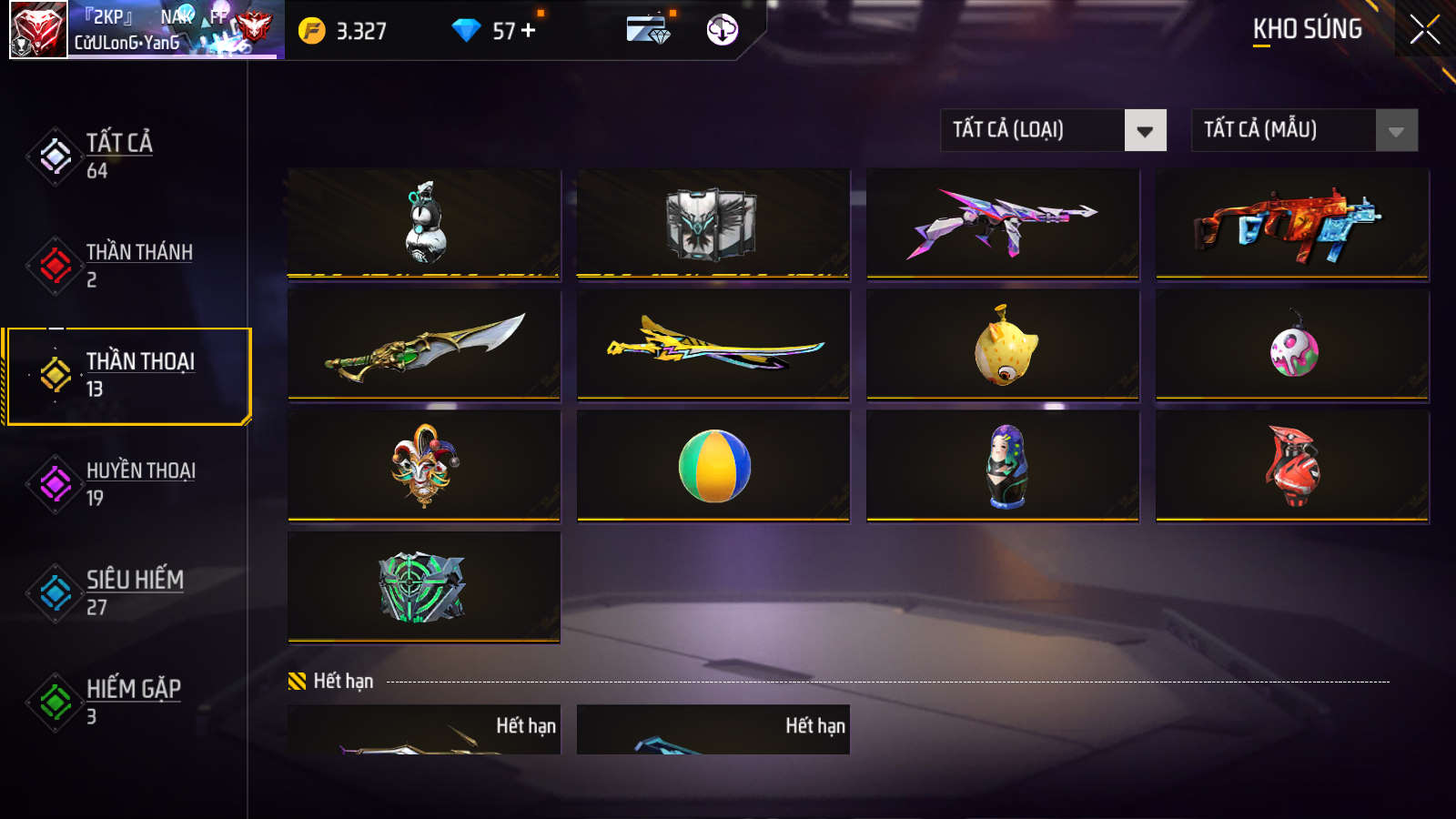Select the yellow lightning katana skin
This screenshot has width=1456, height=819.
[x=713, y=346]
